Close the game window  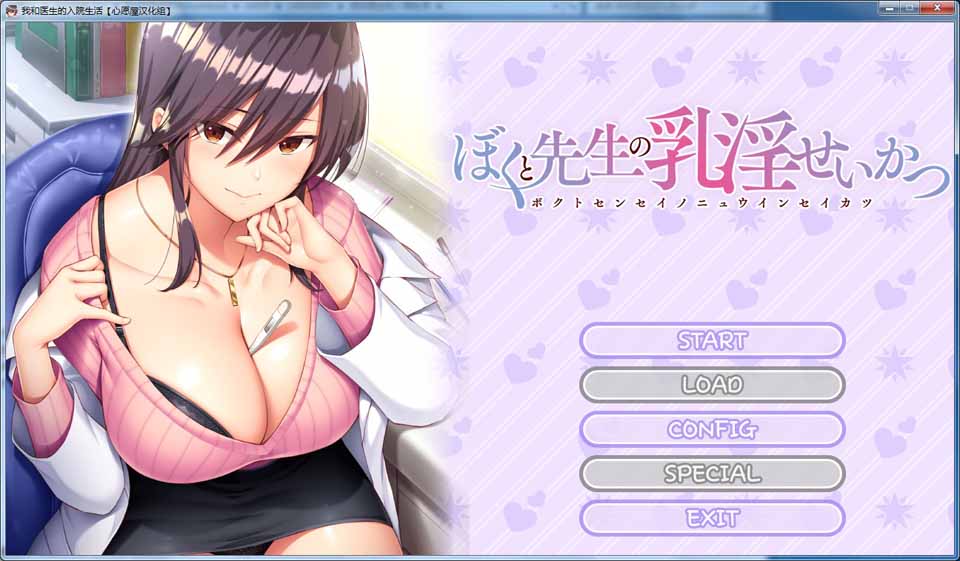click(936, 8)
